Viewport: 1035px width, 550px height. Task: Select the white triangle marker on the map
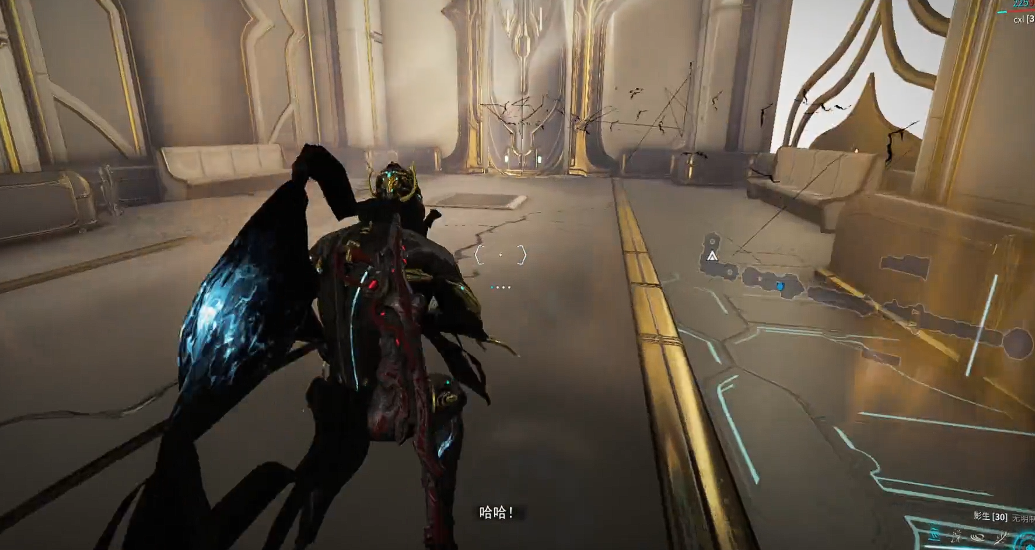712,256
